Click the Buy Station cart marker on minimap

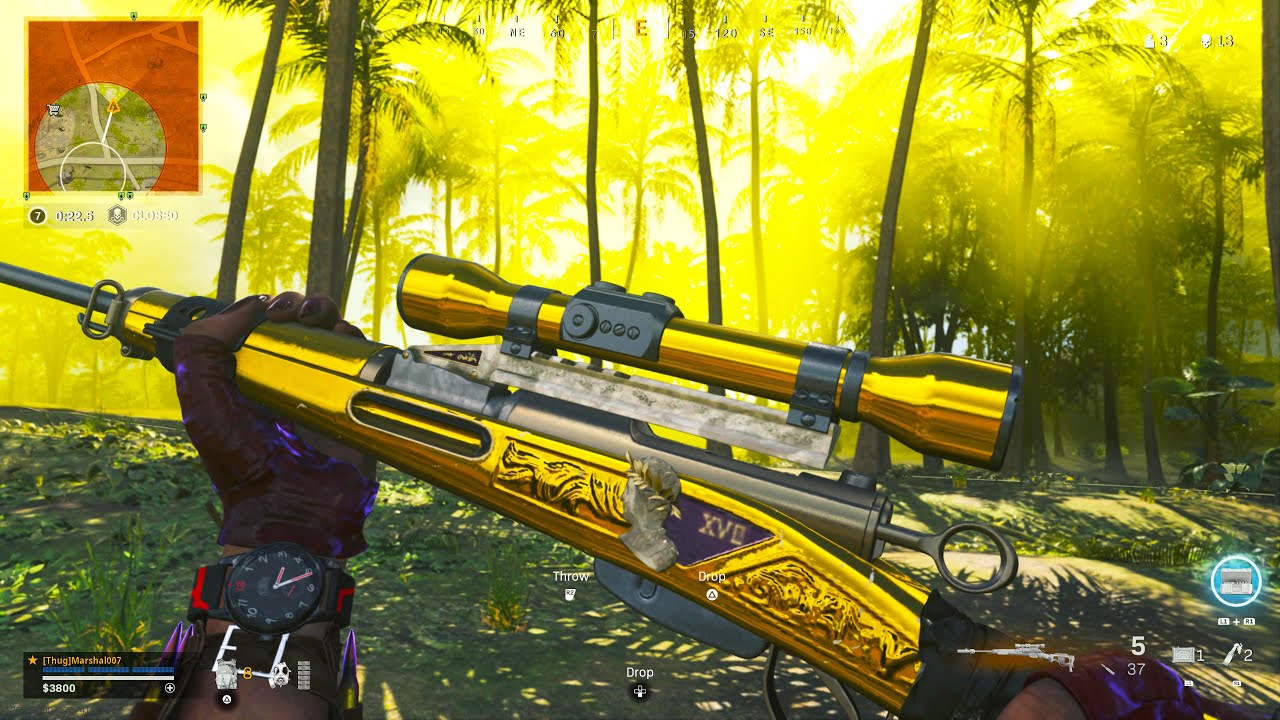pos(55,111)
